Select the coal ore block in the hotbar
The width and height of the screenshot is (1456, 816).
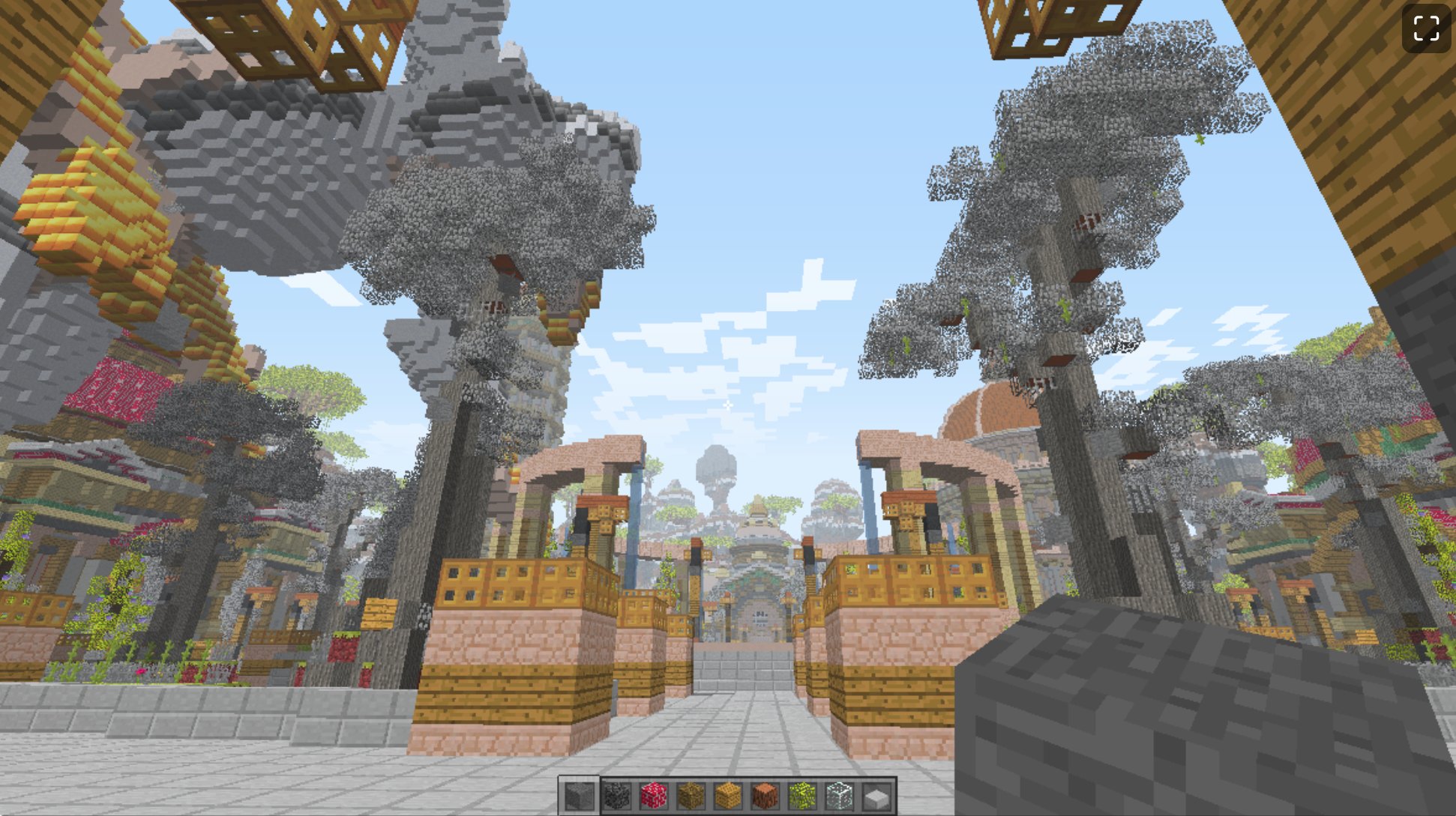pos(619,797)
